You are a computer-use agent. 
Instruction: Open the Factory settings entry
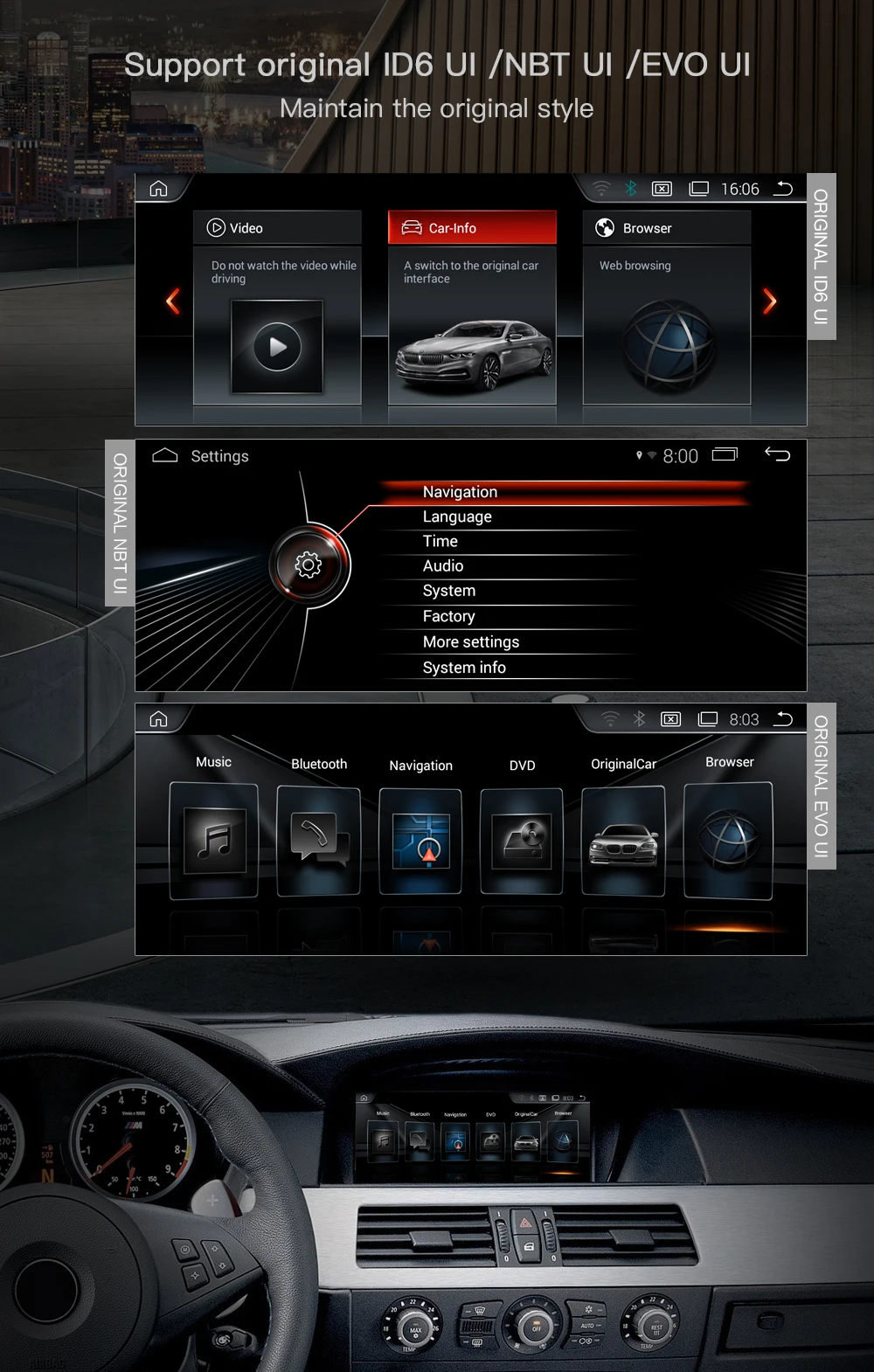click(448, 616)
